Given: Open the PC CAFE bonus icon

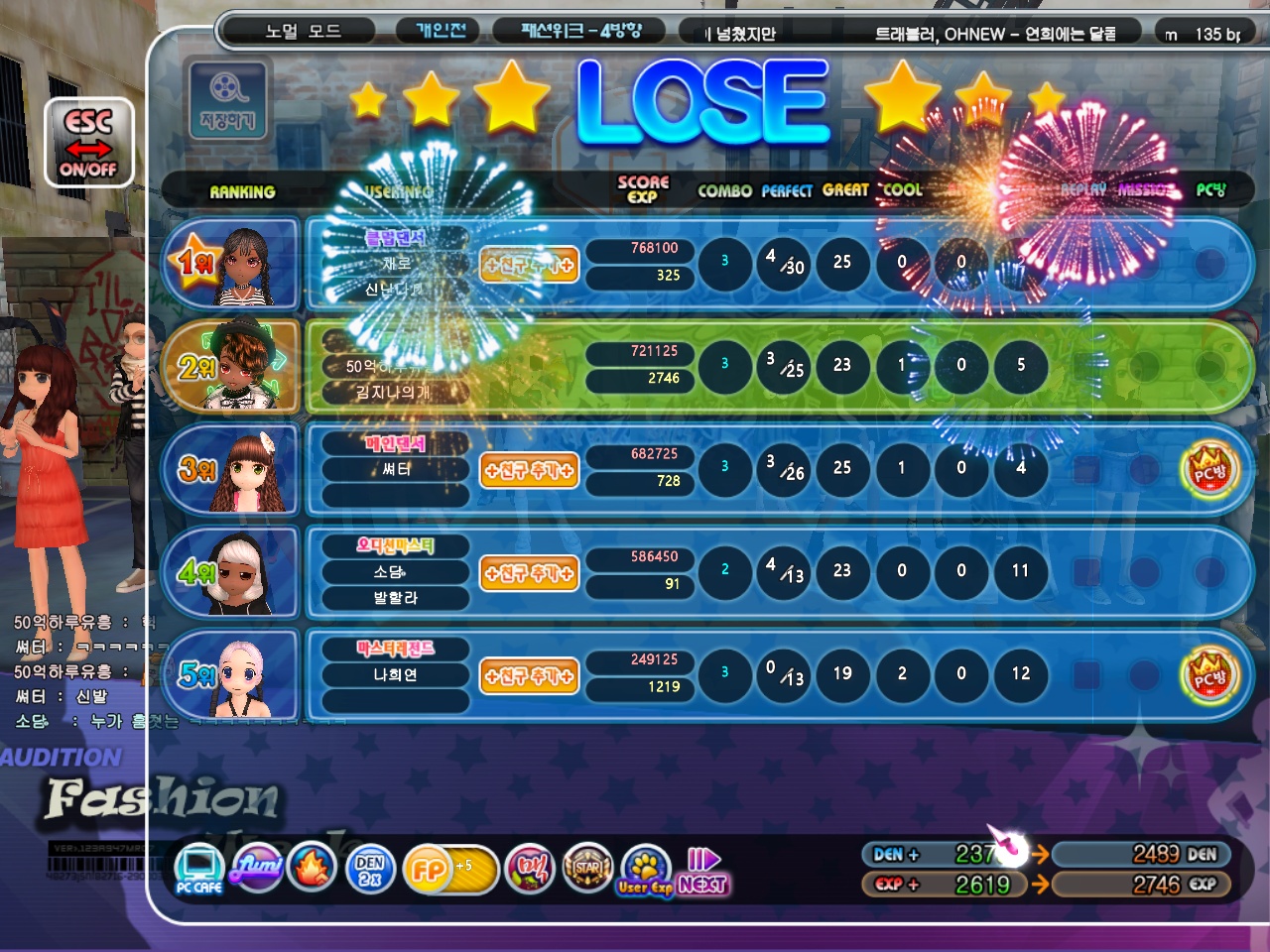Looking at the screenshot, I should (x=198, y=870).
